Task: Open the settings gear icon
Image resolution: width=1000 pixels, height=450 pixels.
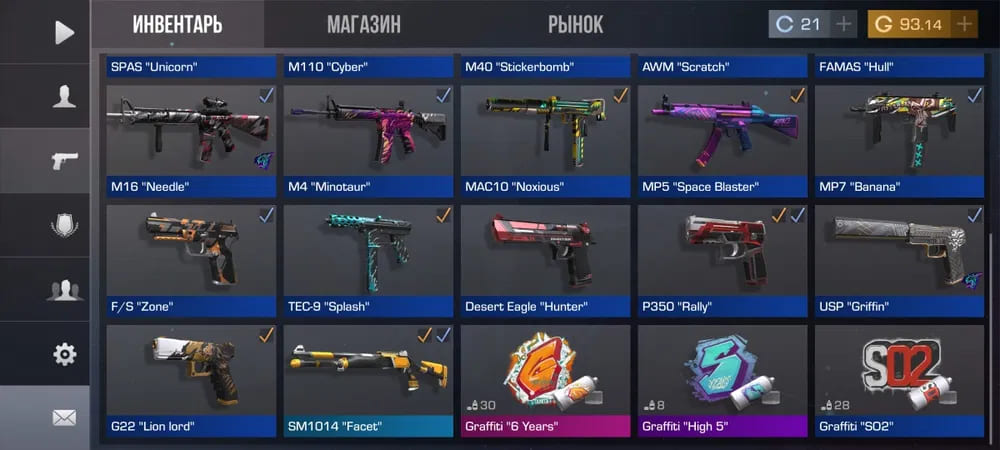Action: (x=64, y=353)
